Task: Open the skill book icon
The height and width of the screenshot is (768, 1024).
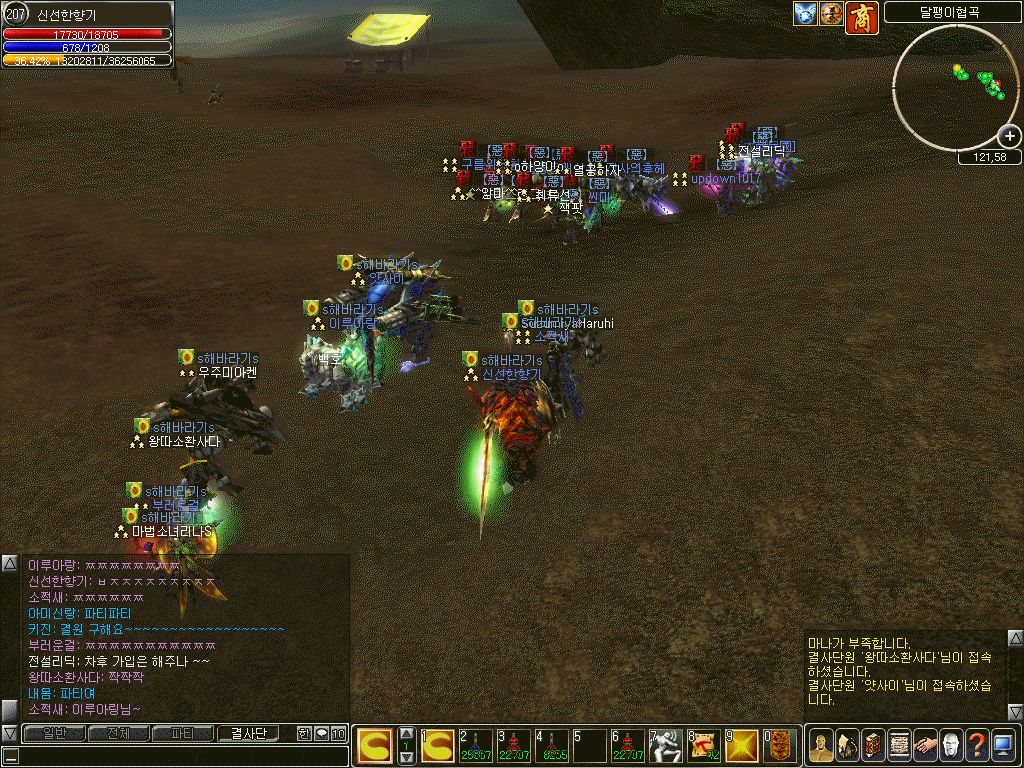Action: pyautogui.click(x=872, y=744)
